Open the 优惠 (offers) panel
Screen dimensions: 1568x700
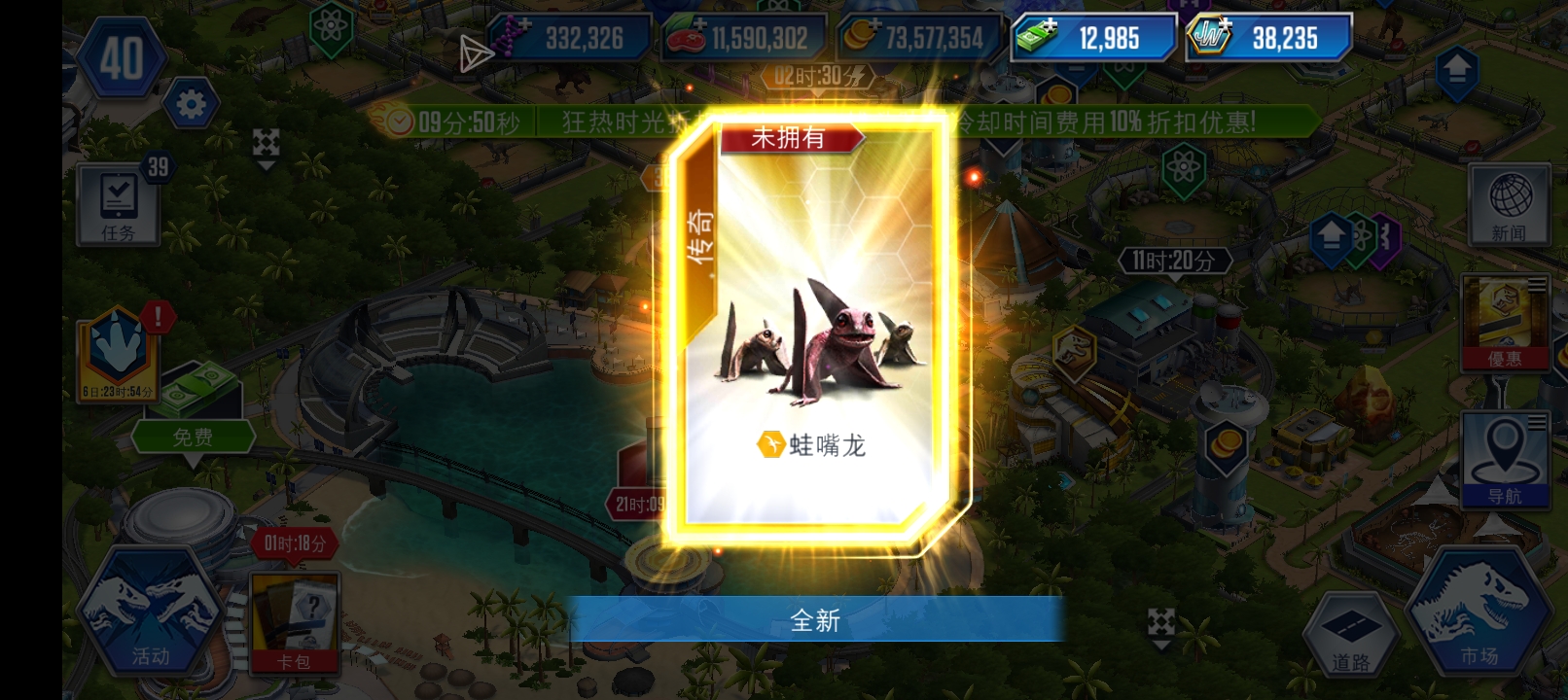(x=1506, y=321)
